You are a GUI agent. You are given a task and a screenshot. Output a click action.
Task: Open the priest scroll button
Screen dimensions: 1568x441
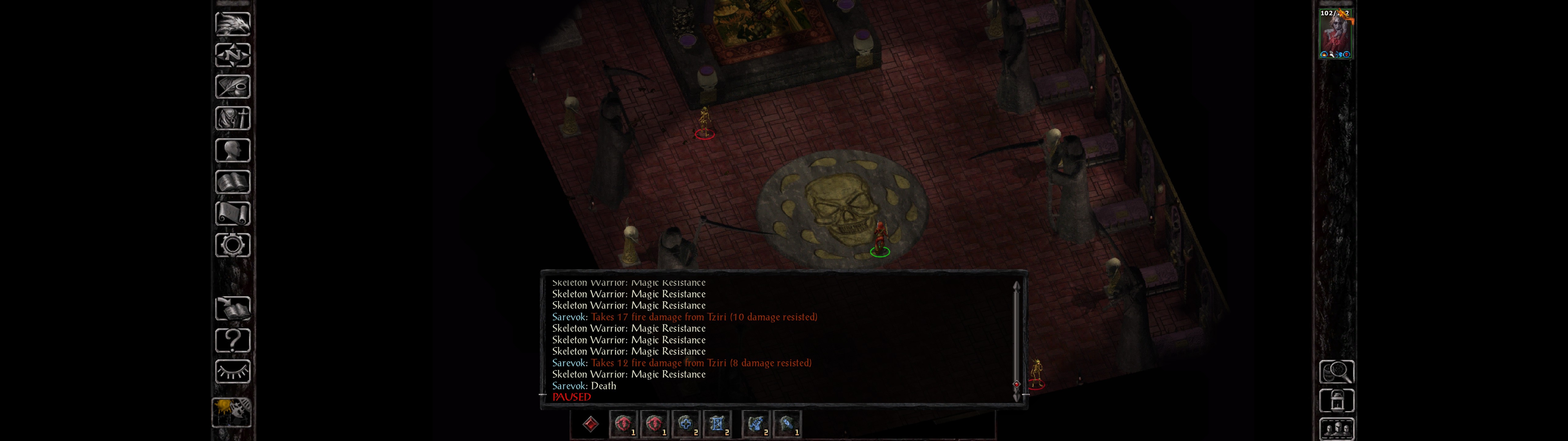point(232,214)
